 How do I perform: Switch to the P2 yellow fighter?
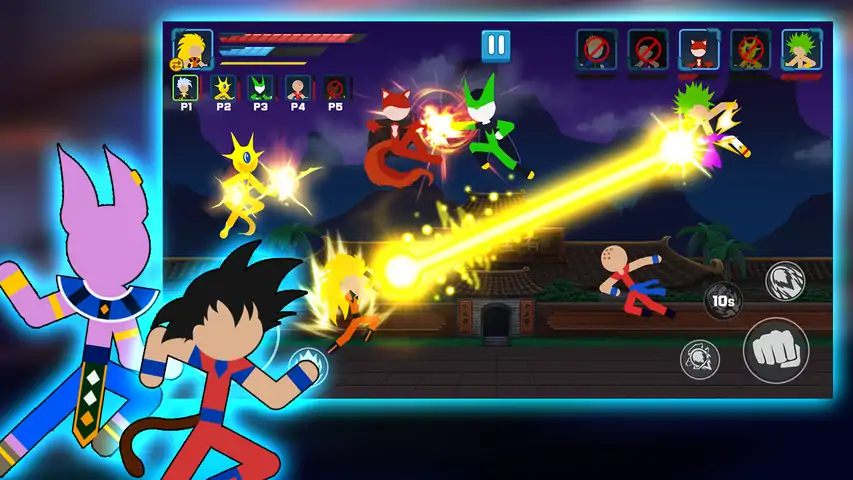point(222,88)
